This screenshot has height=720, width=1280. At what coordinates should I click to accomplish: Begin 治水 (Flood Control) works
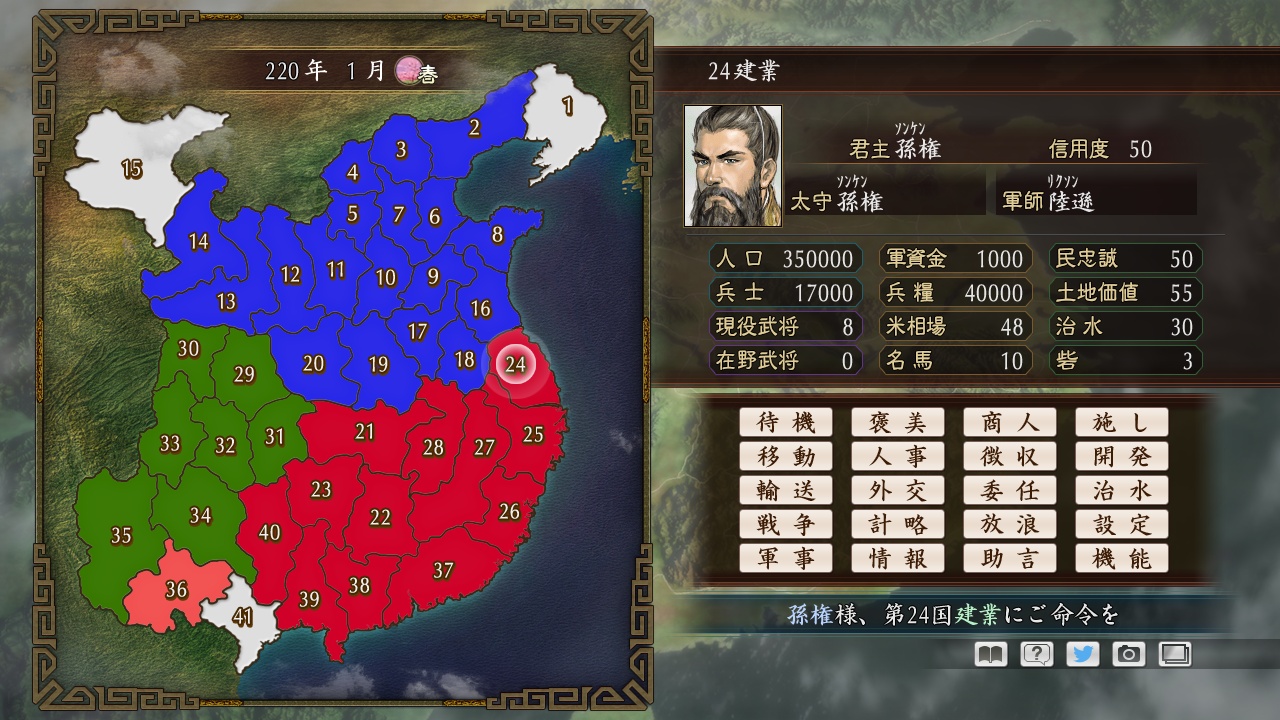1122,490
